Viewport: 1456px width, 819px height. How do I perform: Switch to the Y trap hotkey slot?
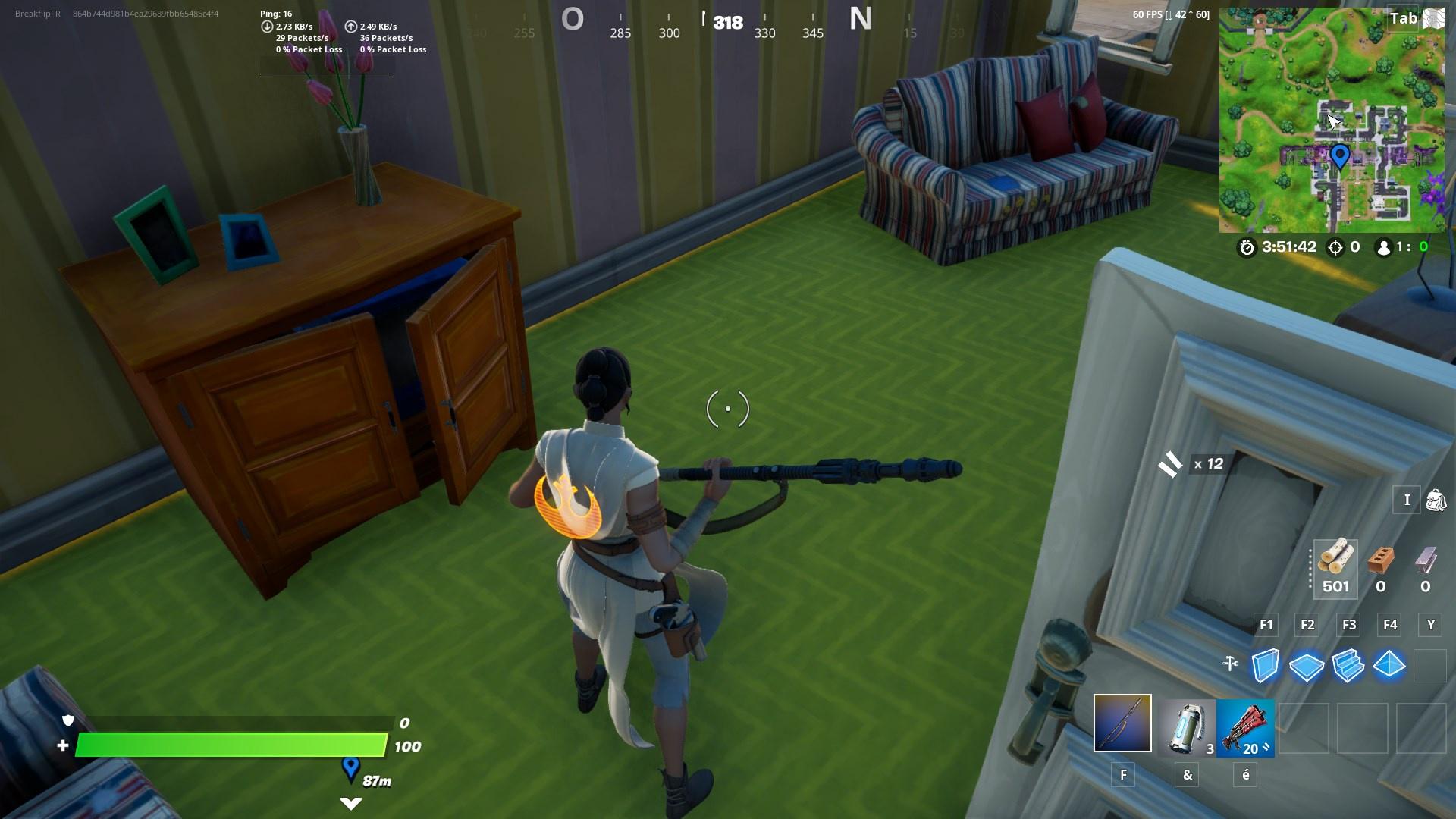click(1430, 625)
